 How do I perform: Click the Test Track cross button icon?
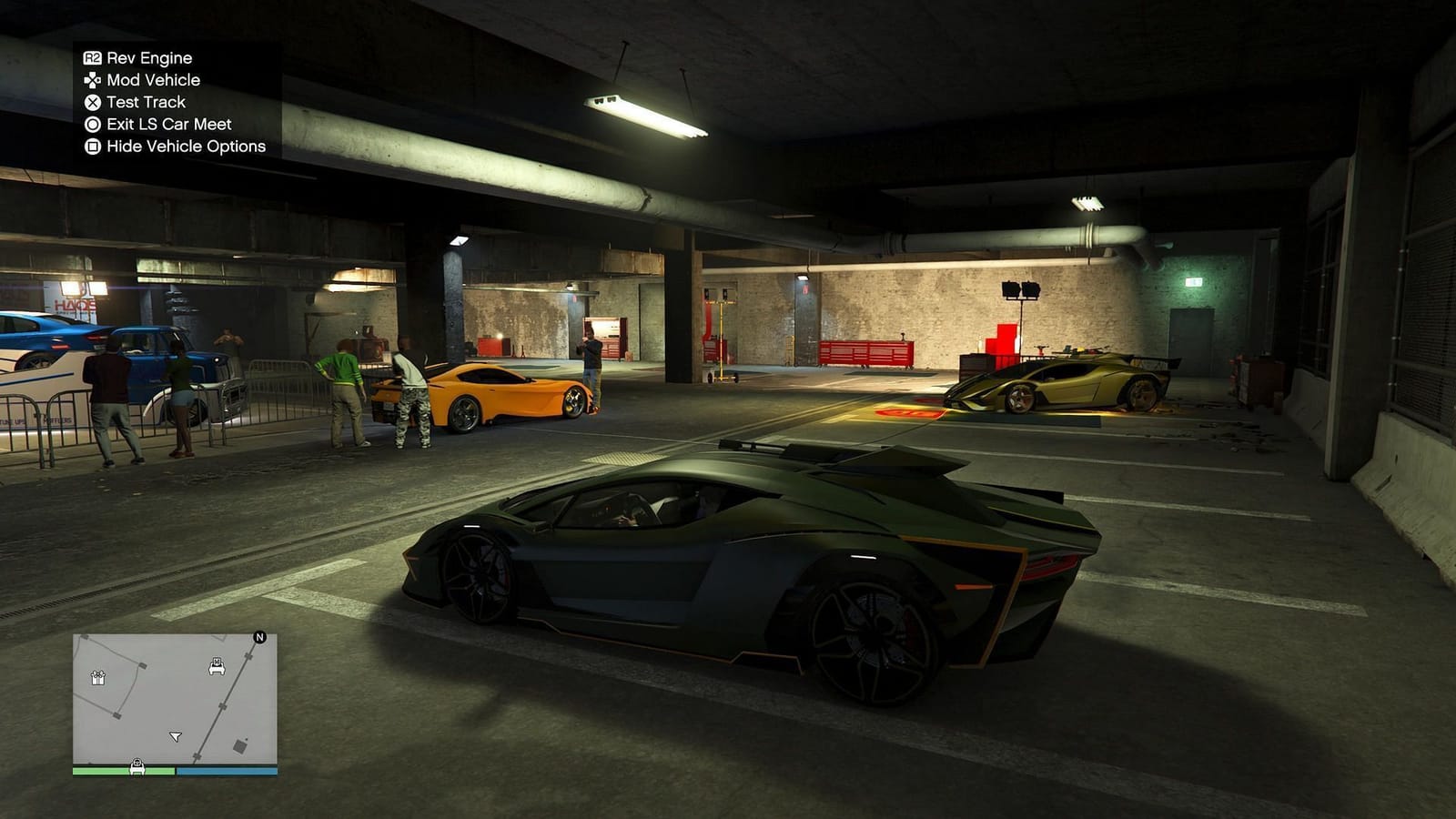pos(91,102)
